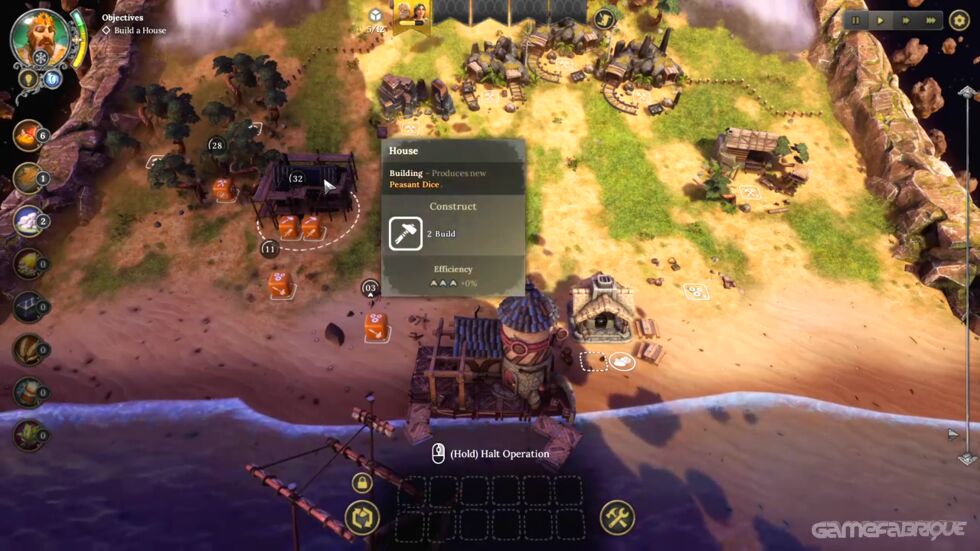Select the bearded king portrait
The image size is (980, 551).
pyautogui.click(x=40, y=37)
